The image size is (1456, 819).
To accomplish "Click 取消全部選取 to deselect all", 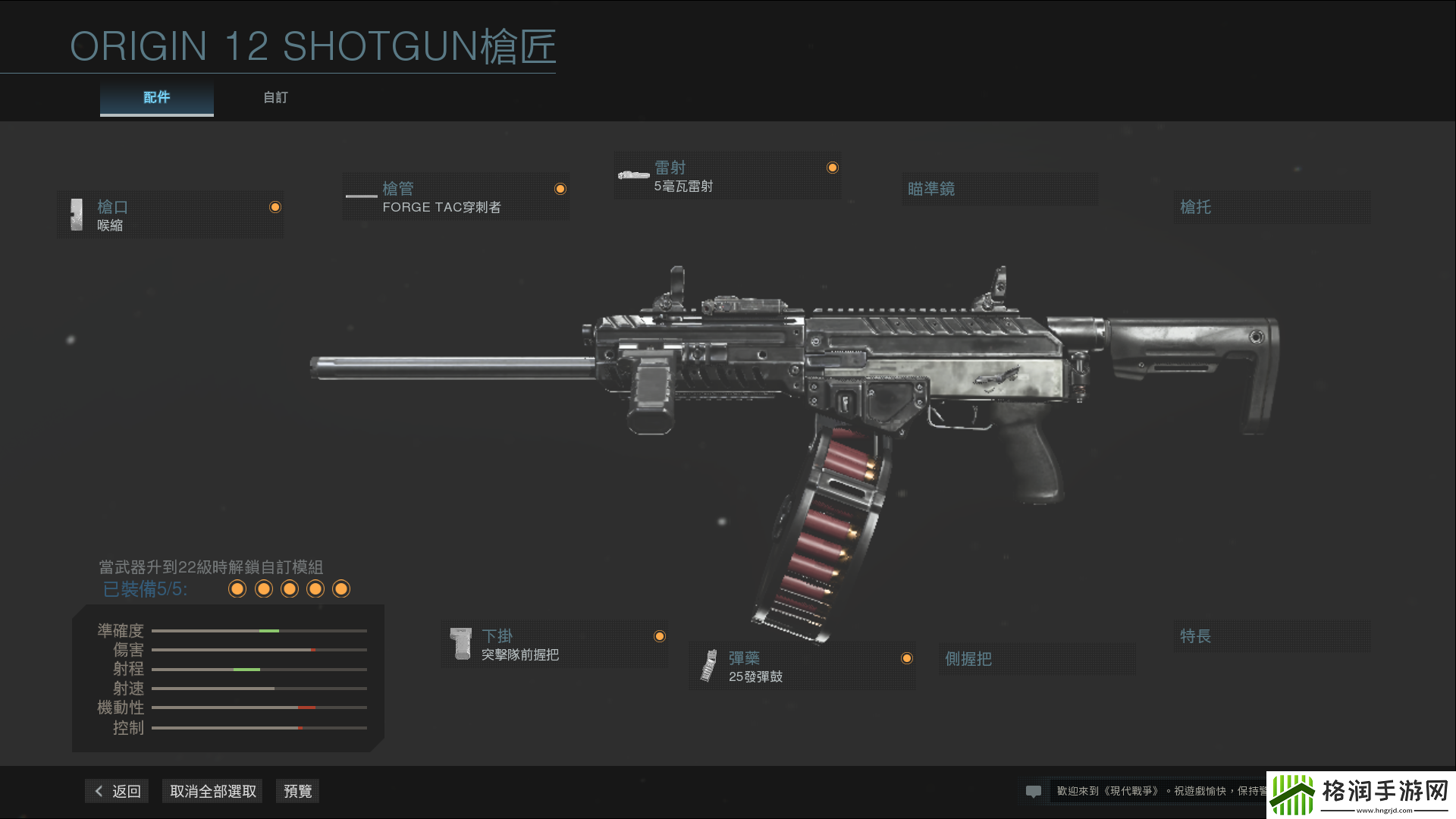I will point(212,791).
